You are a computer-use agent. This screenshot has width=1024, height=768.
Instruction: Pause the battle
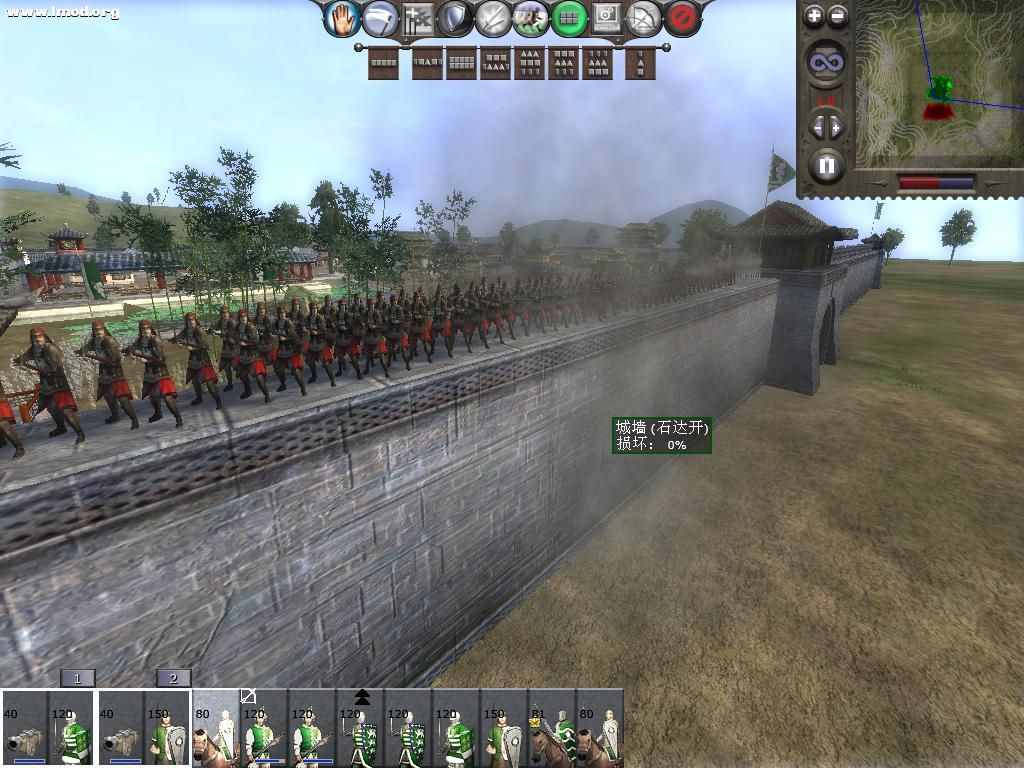[826, 164]
